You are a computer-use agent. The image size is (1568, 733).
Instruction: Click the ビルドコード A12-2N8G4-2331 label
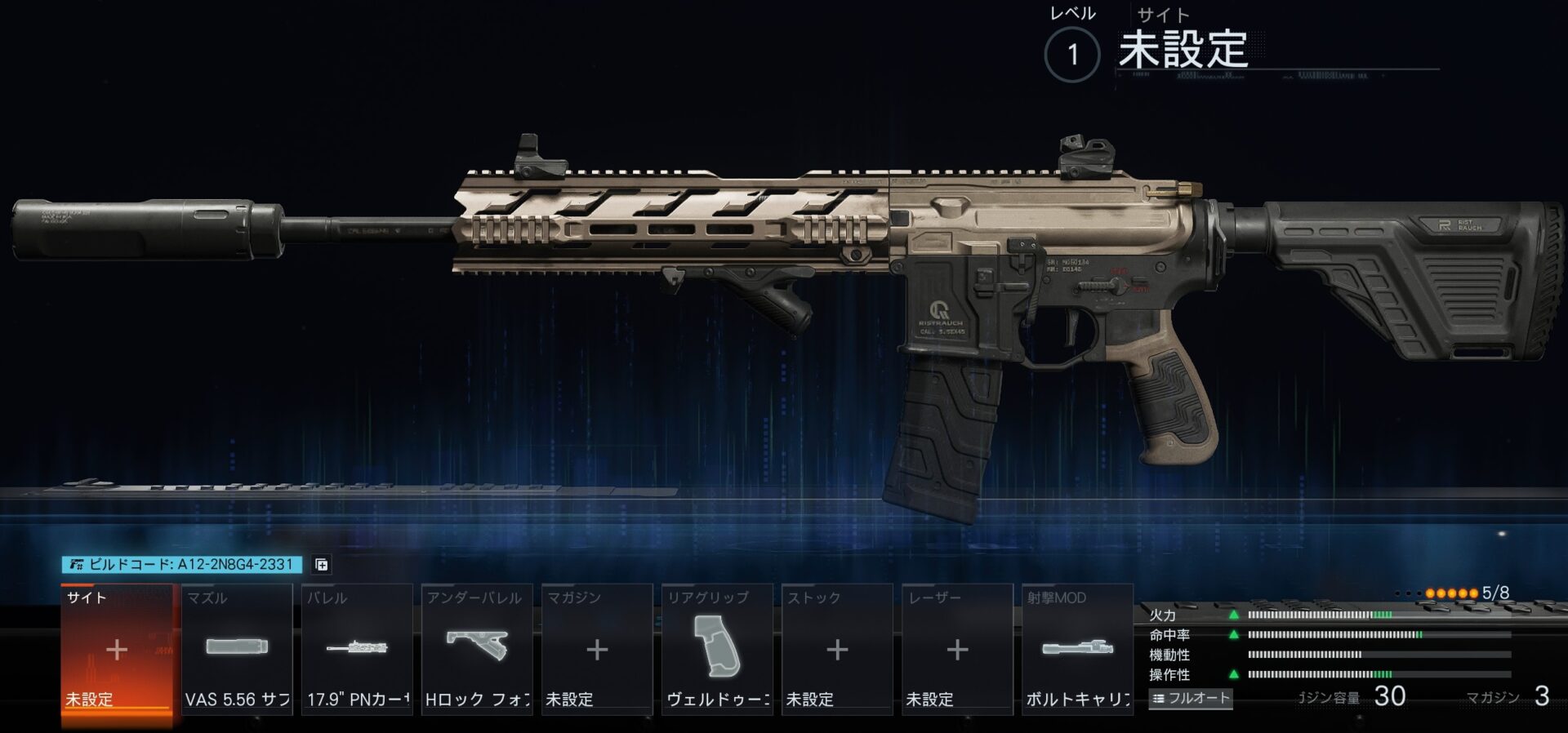(x=182, y=565)
